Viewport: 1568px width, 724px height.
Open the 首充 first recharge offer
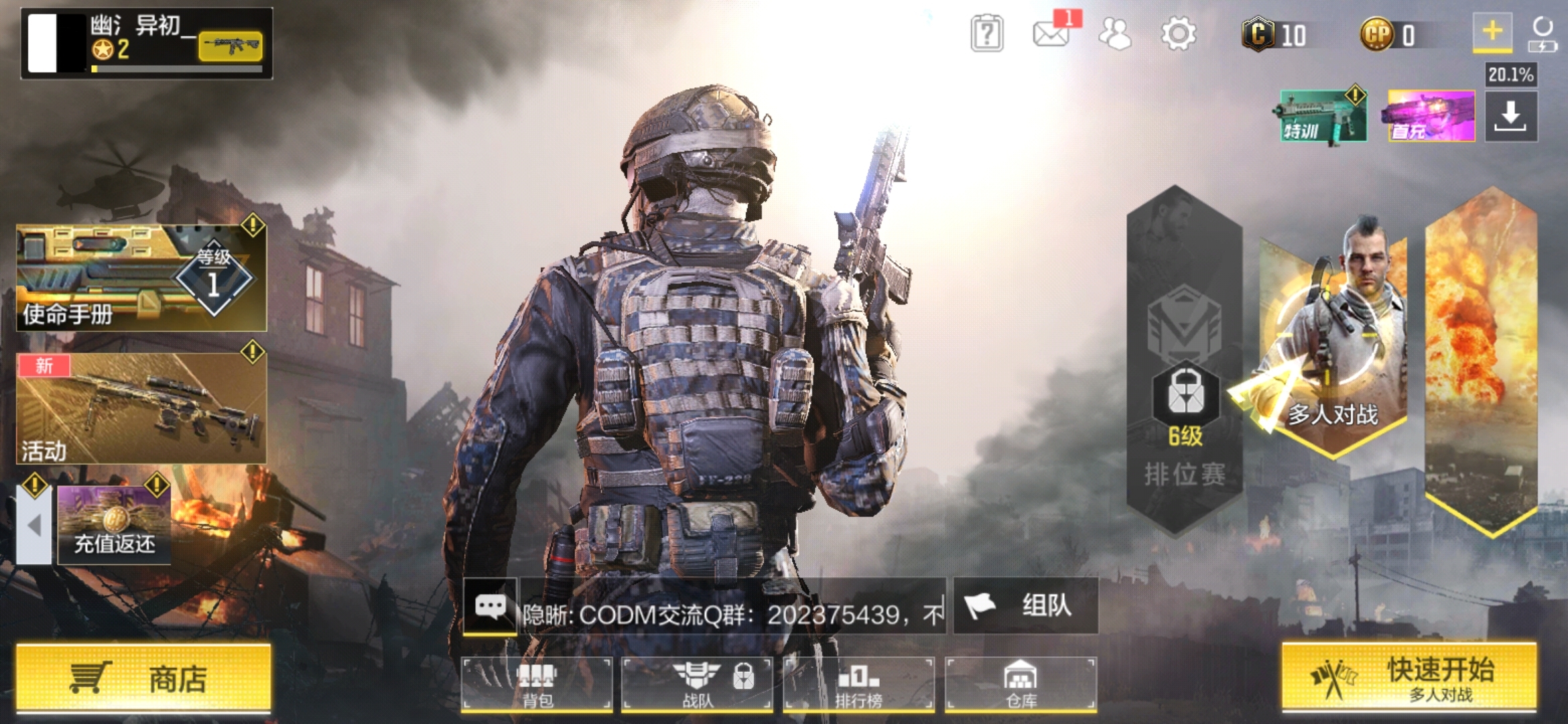coord(1431,116)
